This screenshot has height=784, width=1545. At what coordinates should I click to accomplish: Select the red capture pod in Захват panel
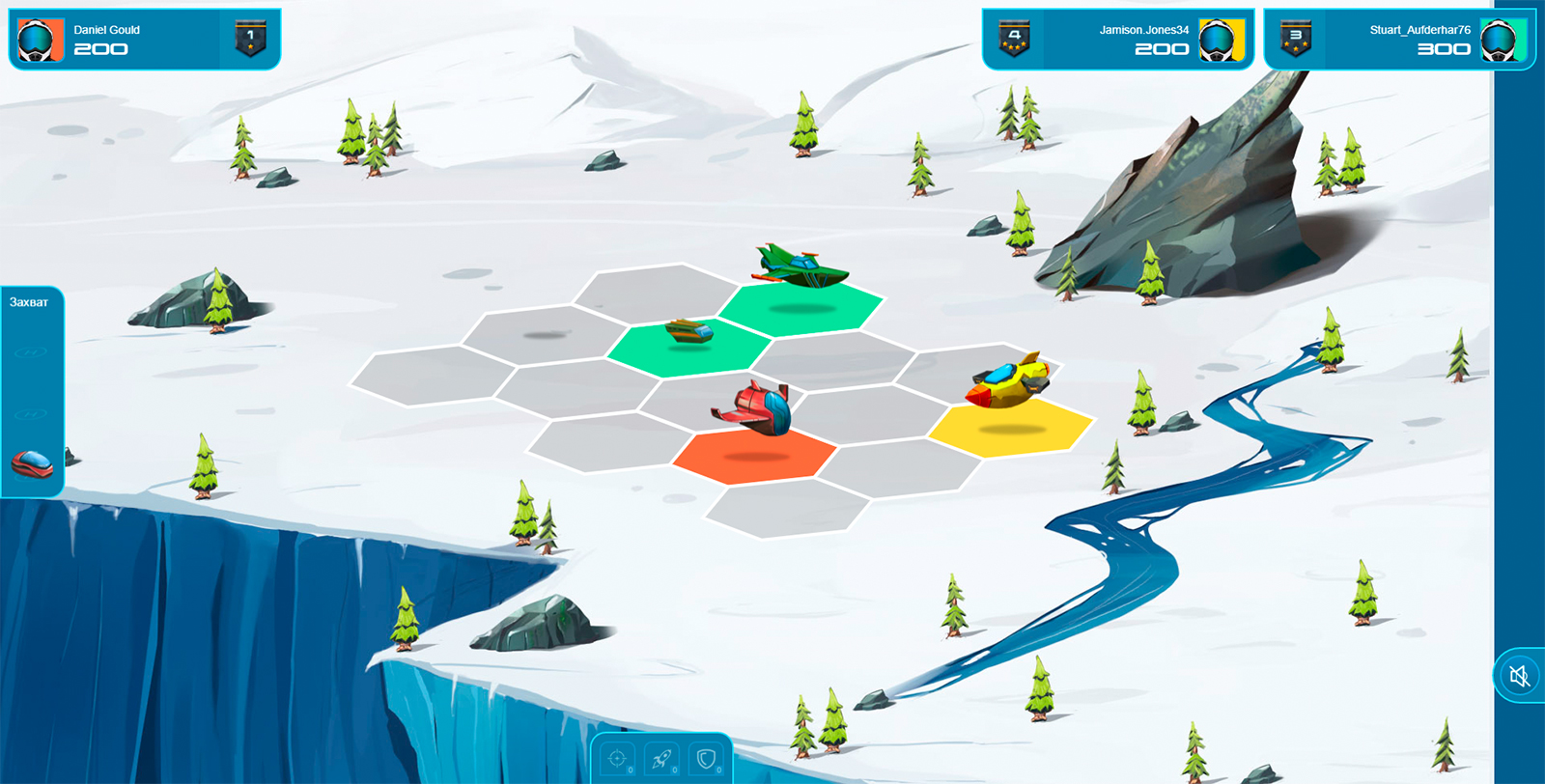coord(32,463)
